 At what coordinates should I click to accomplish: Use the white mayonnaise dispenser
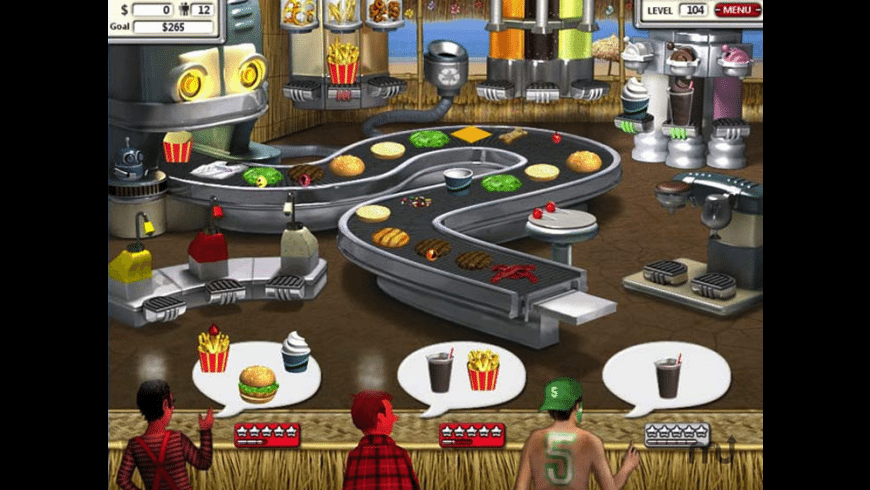[299, 244]
